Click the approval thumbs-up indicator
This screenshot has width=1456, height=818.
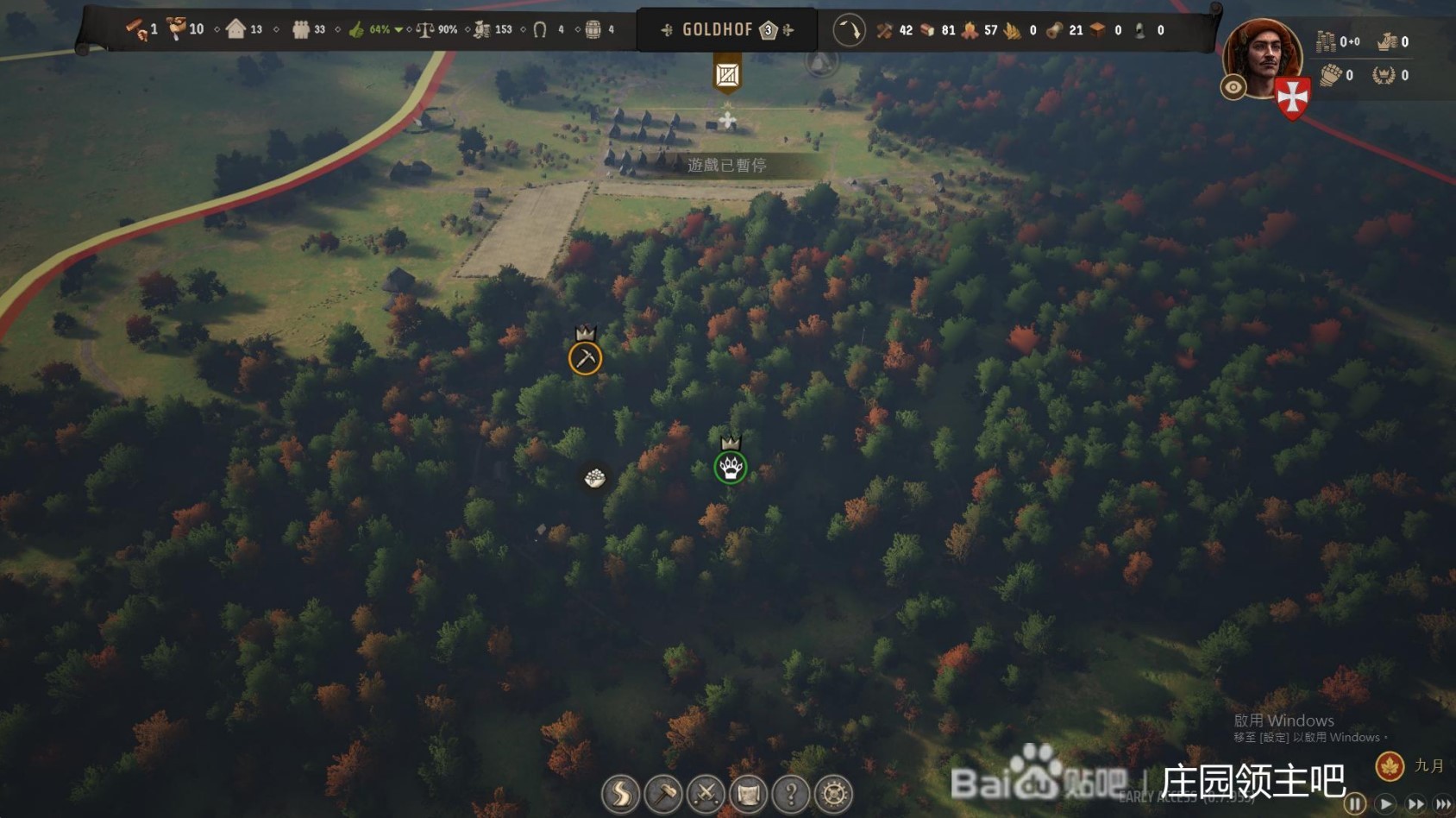[357, 30]
